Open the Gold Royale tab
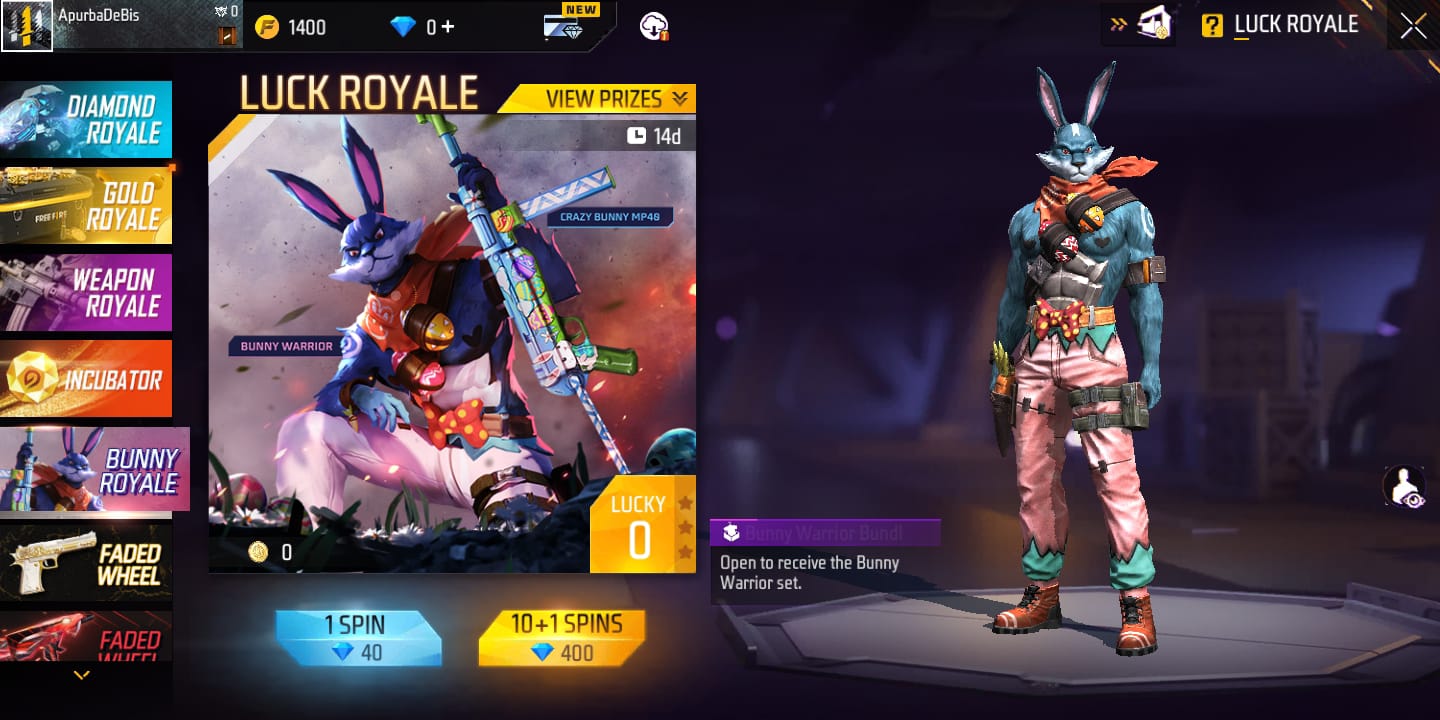This screenshot has width=1440, height=720. [86, 206]
